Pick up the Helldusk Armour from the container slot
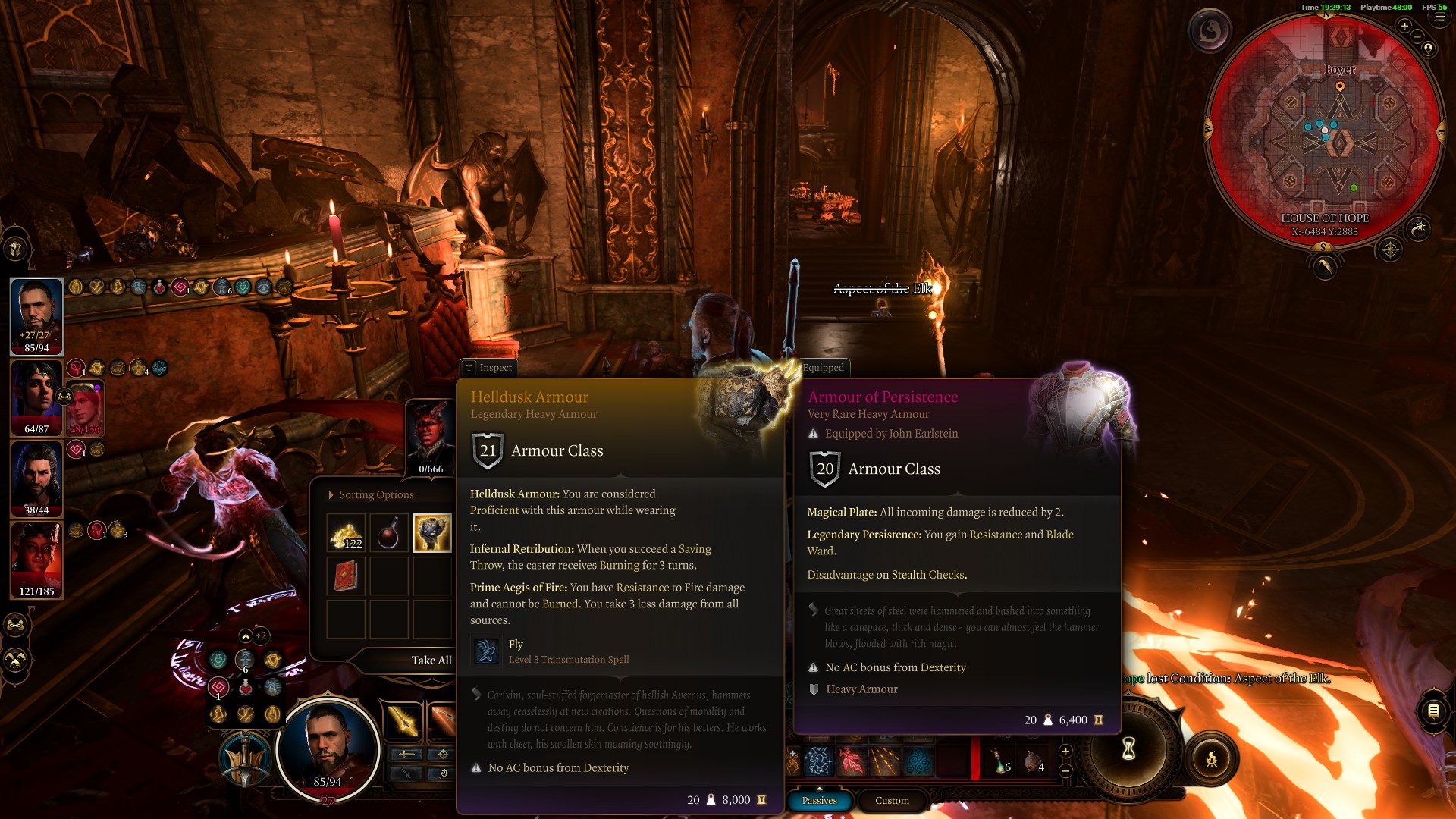1456x819 pixels. pyautogui.click(x=431, y=535)
